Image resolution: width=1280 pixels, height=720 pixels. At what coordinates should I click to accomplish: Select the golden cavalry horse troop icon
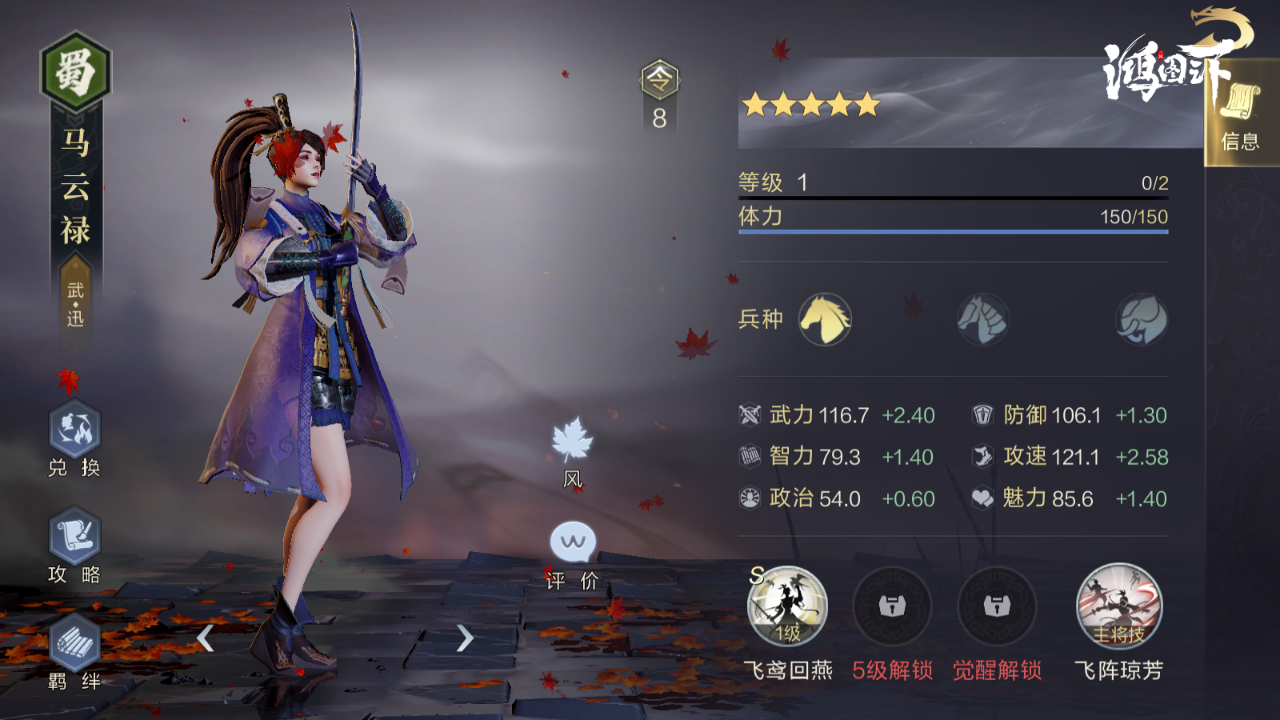(825, 320)
